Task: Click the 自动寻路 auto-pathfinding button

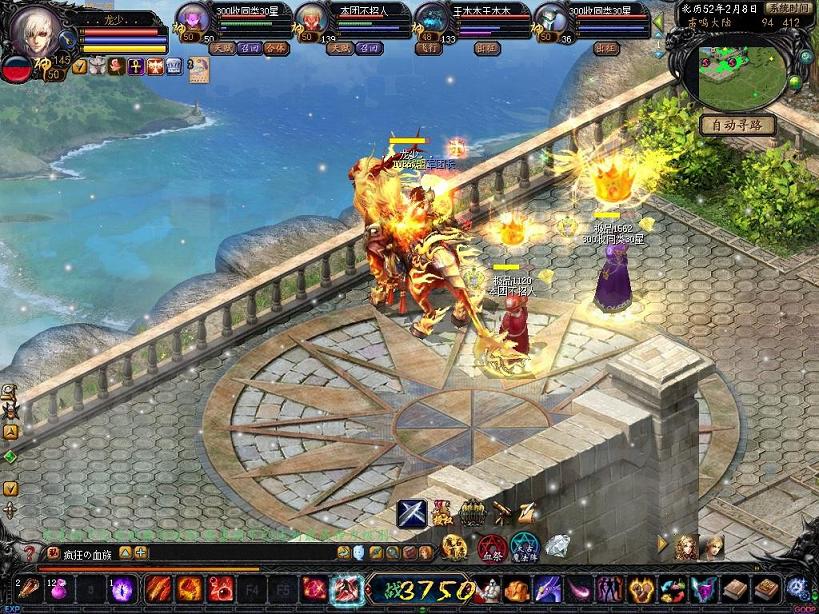Action: click(738, 125)
